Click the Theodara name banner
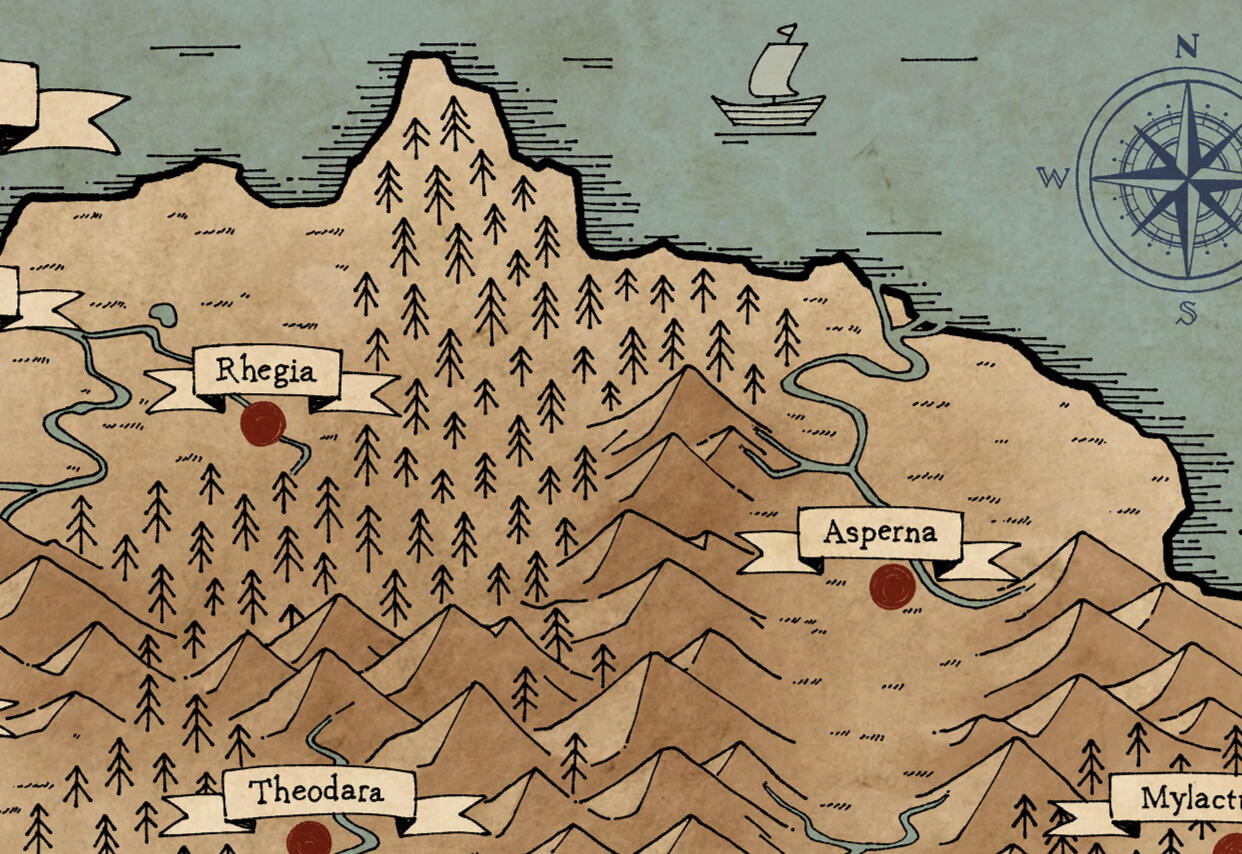 pos(317,794)
